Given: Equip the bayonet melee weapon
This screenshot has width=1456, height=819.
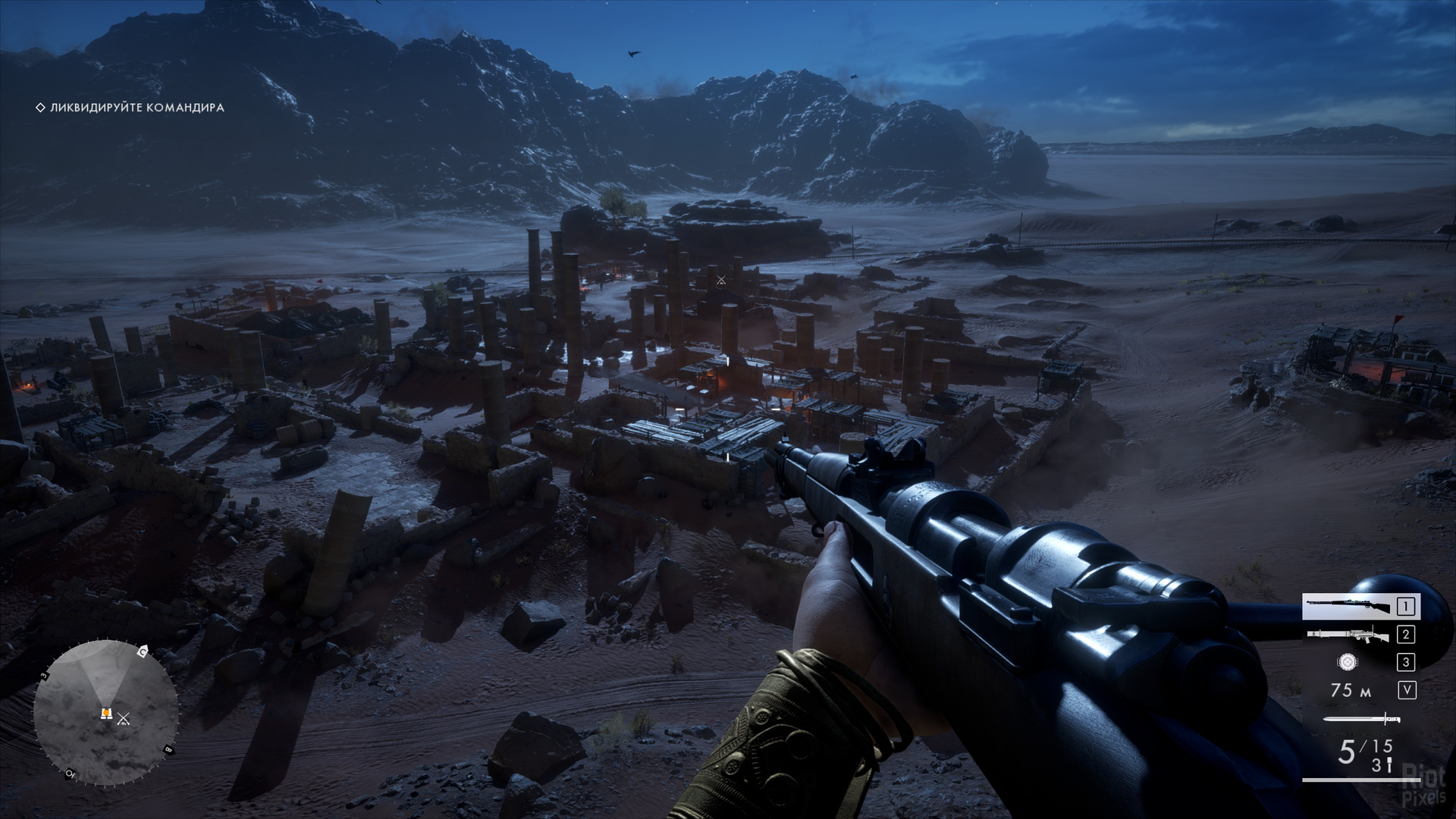Looking at the screenshot, I should pyautogui.click(x=1361, y=719).
